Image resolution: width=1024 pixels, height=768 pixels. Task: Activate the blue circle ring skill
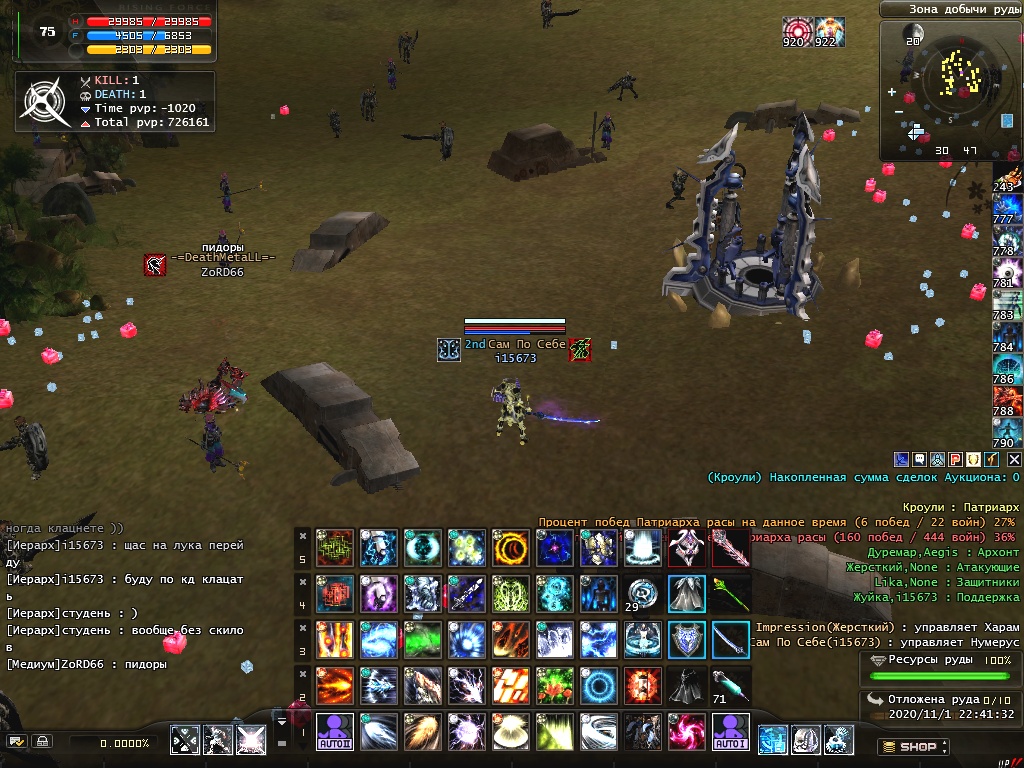599,686
